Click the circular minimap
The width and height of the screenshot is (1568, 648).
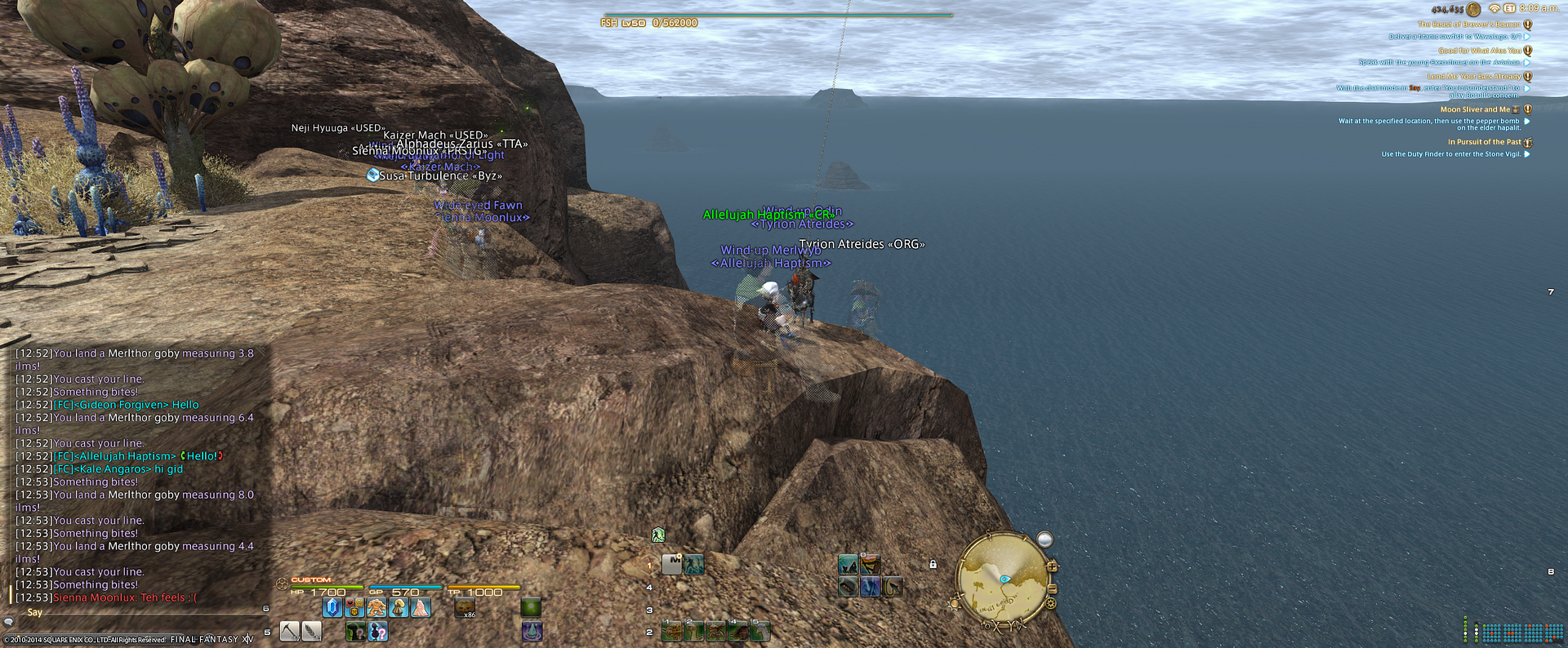1001,580
